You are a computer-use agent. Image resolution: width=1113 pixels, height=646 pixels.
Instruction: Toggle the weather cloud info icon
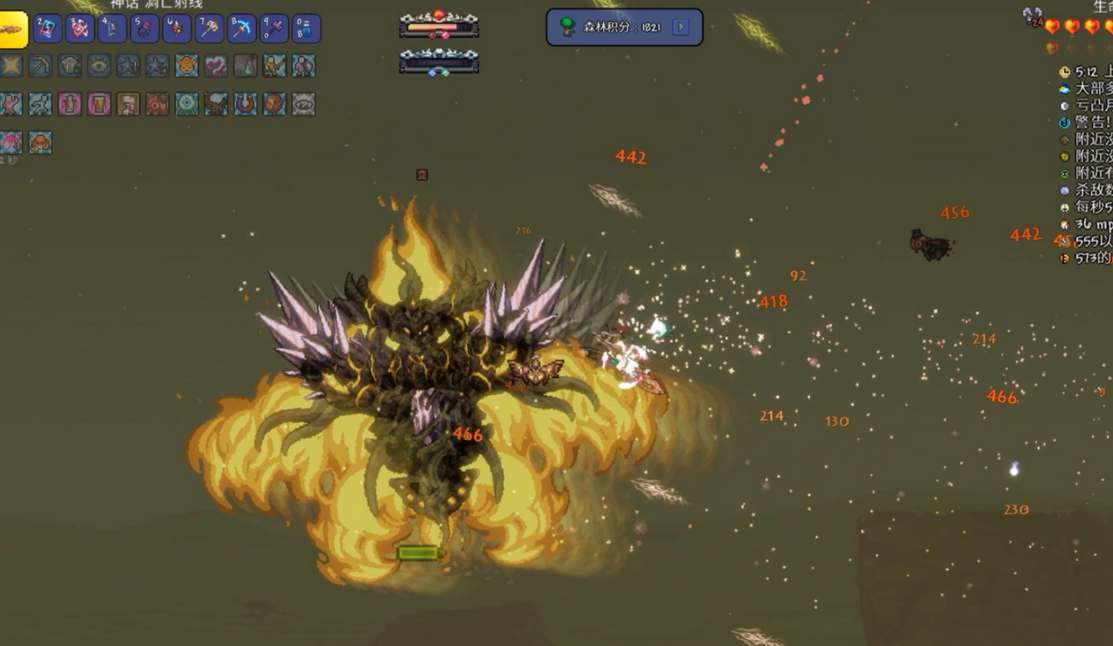tap(1064, 89)
